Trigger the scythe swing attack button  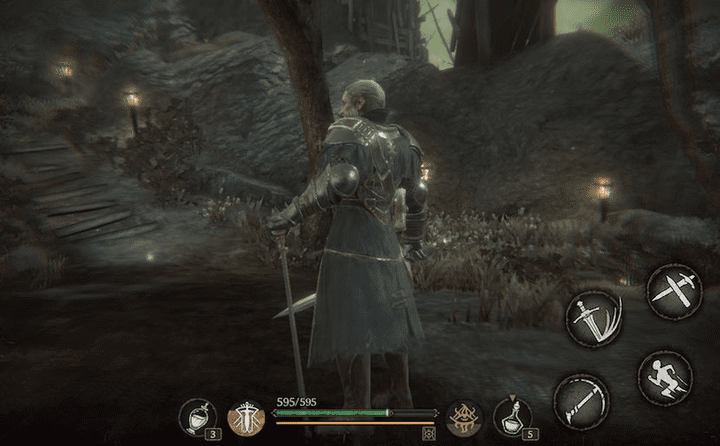(x=581, y=403)
